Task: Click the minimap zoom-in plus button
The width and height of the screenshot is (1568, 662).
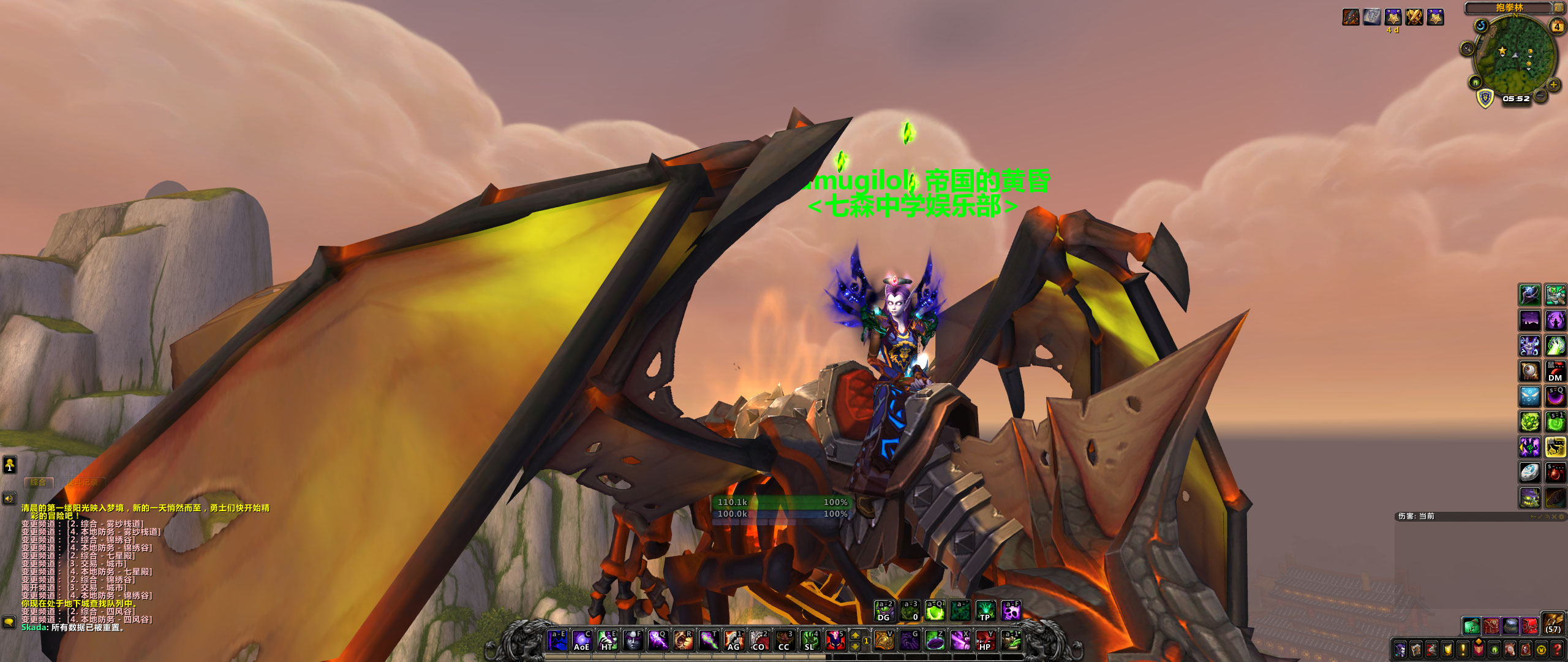Action: pyautogui.click(x=1553, y=85)
